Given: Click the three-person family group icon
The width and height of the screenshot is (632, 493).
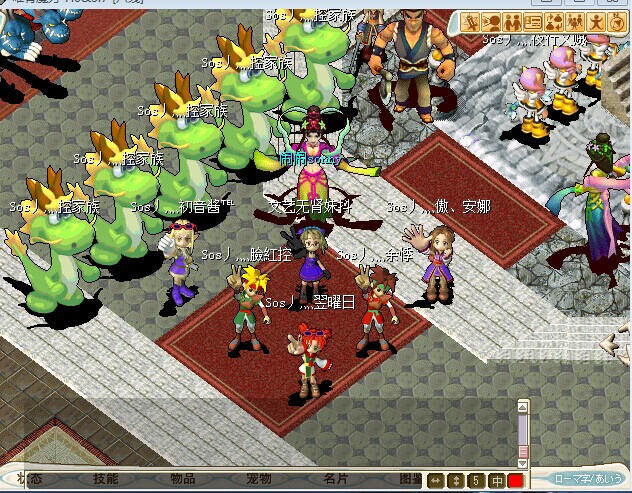Looking at the screenshot, I should [574, 22].
